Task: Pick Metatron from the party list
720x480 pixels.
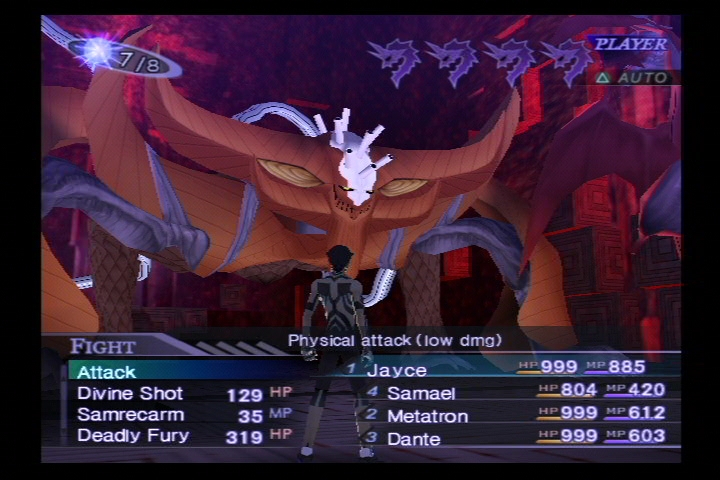Action: pyautogui.click(x=427, y=415)
